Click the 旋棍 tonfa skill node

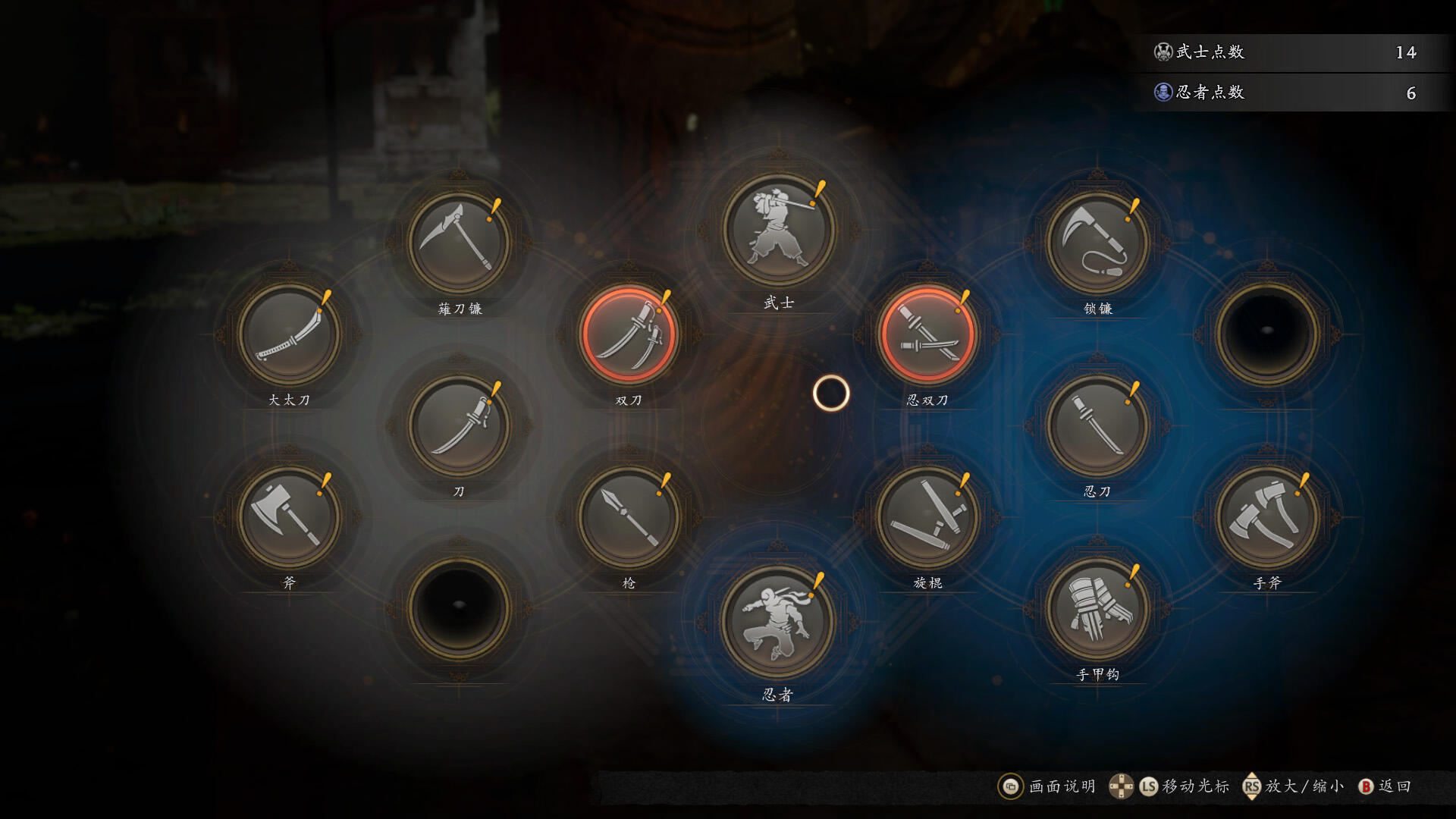coord(927,517)
